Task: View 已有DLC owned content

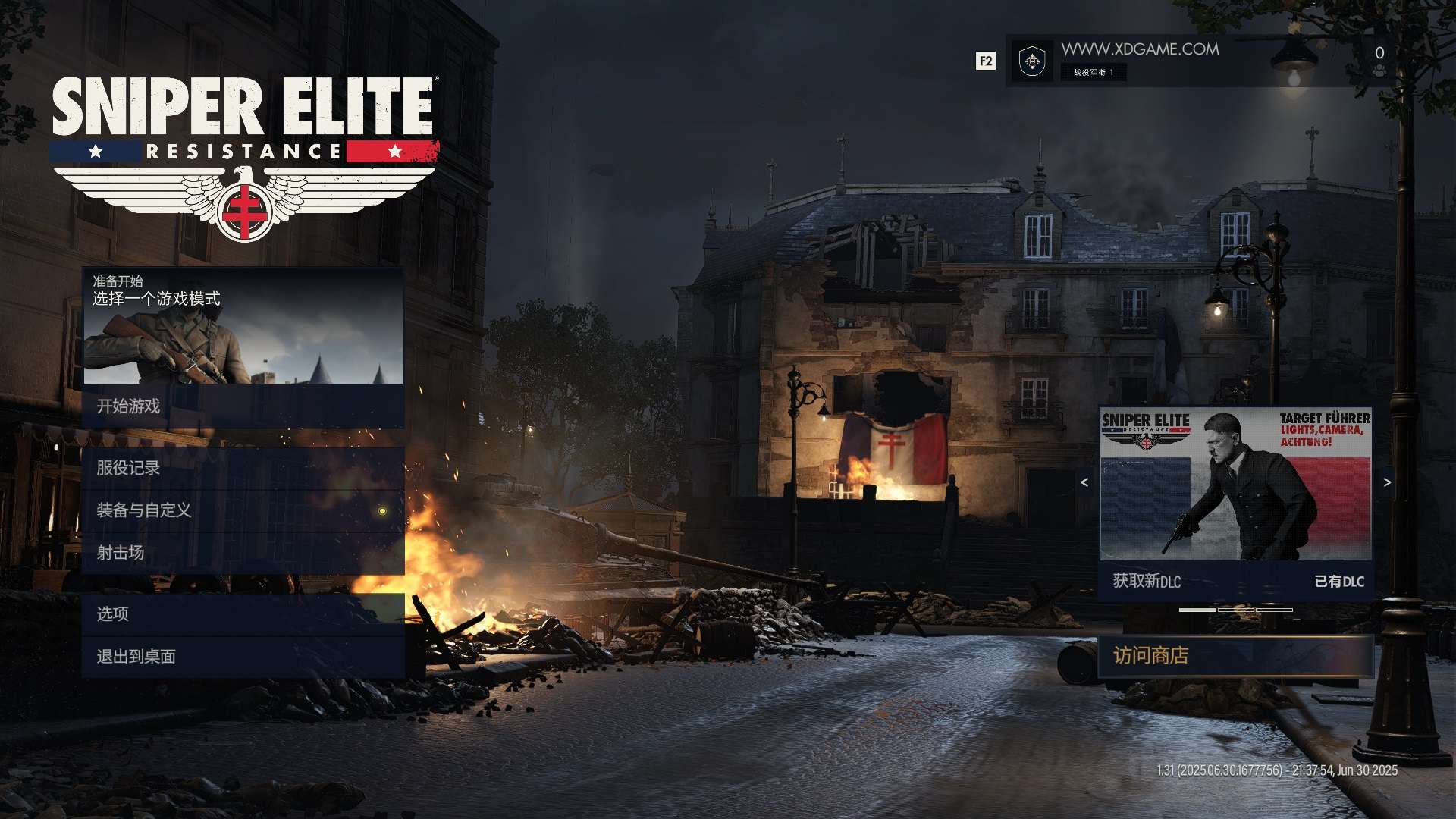Action: tap(1338, 582)
